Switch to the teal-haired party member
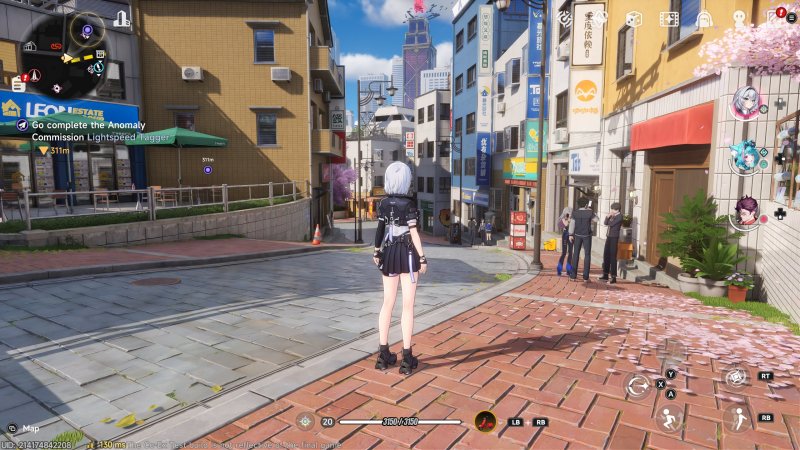 (x=745, y=155)
